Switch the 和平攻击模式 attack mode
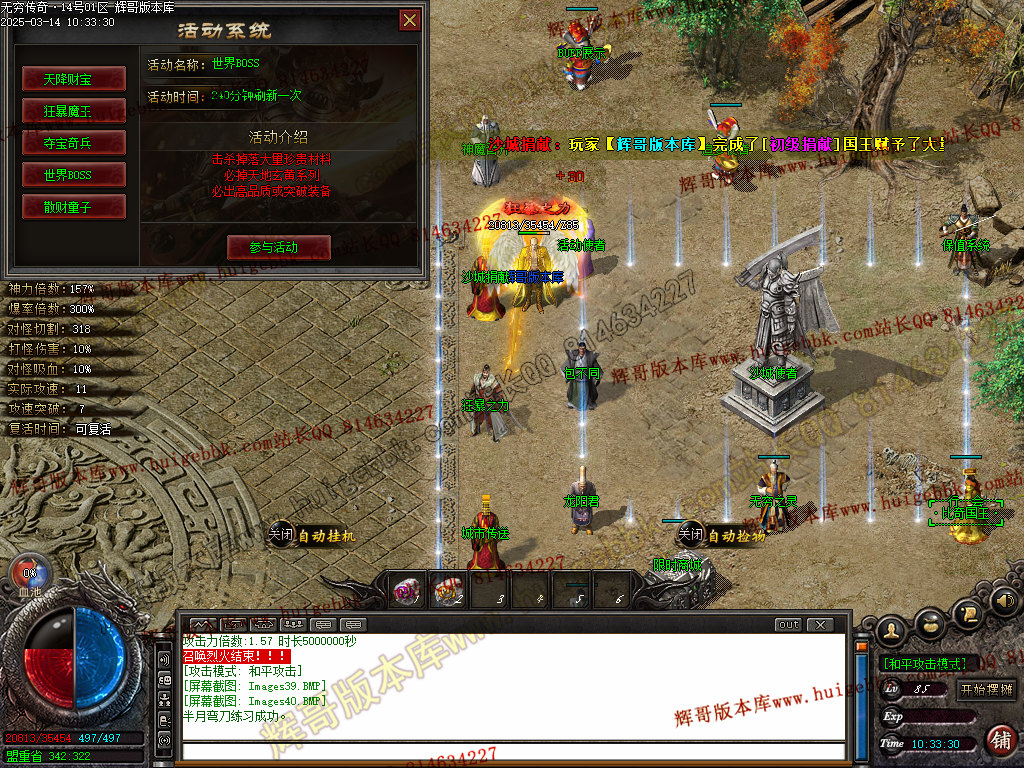Viewport: 1024px width, 768px height. (x=924, y=663)
